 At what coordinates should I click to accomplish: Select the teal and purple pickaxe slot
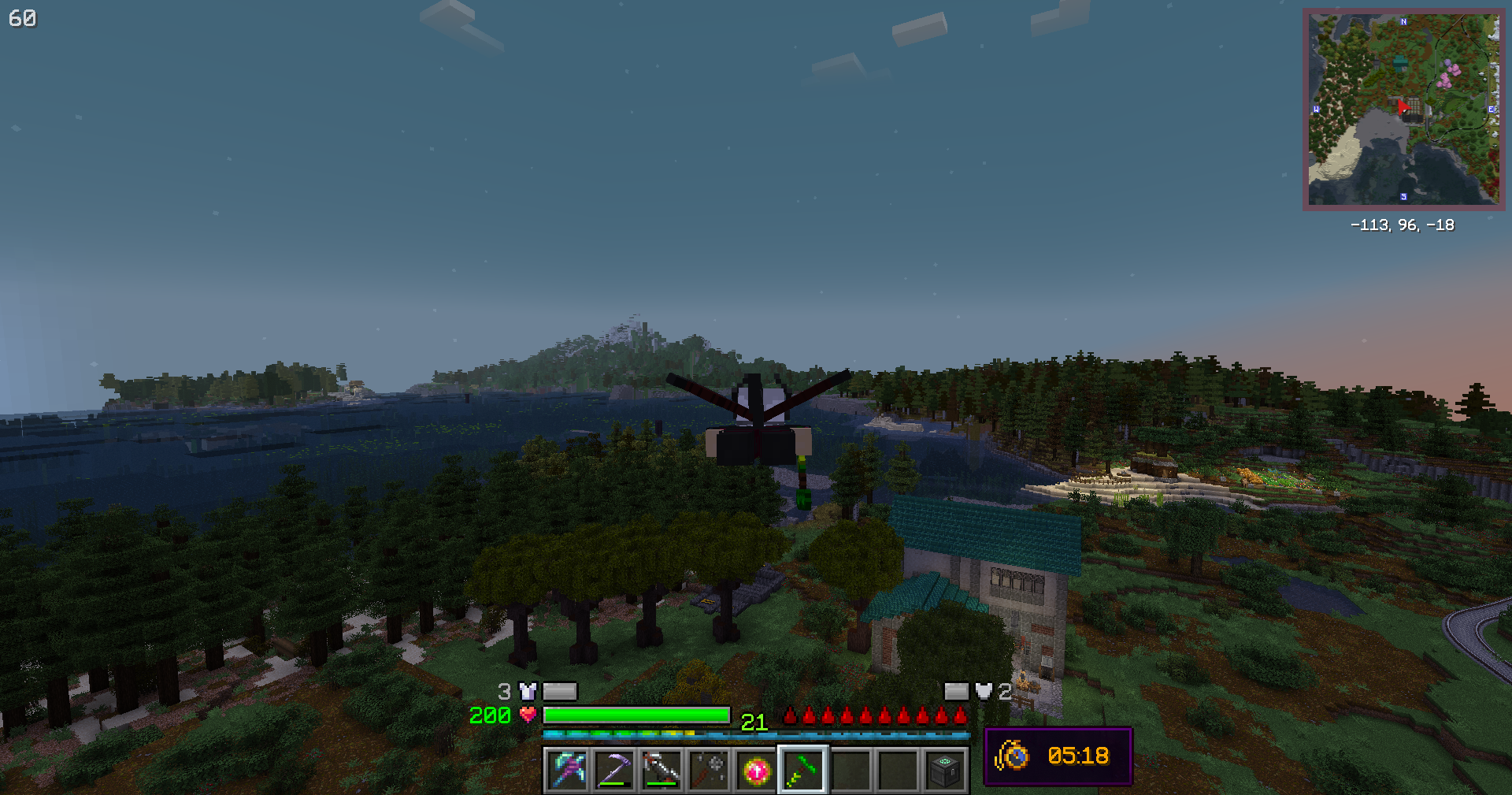[x=567, y=770]
